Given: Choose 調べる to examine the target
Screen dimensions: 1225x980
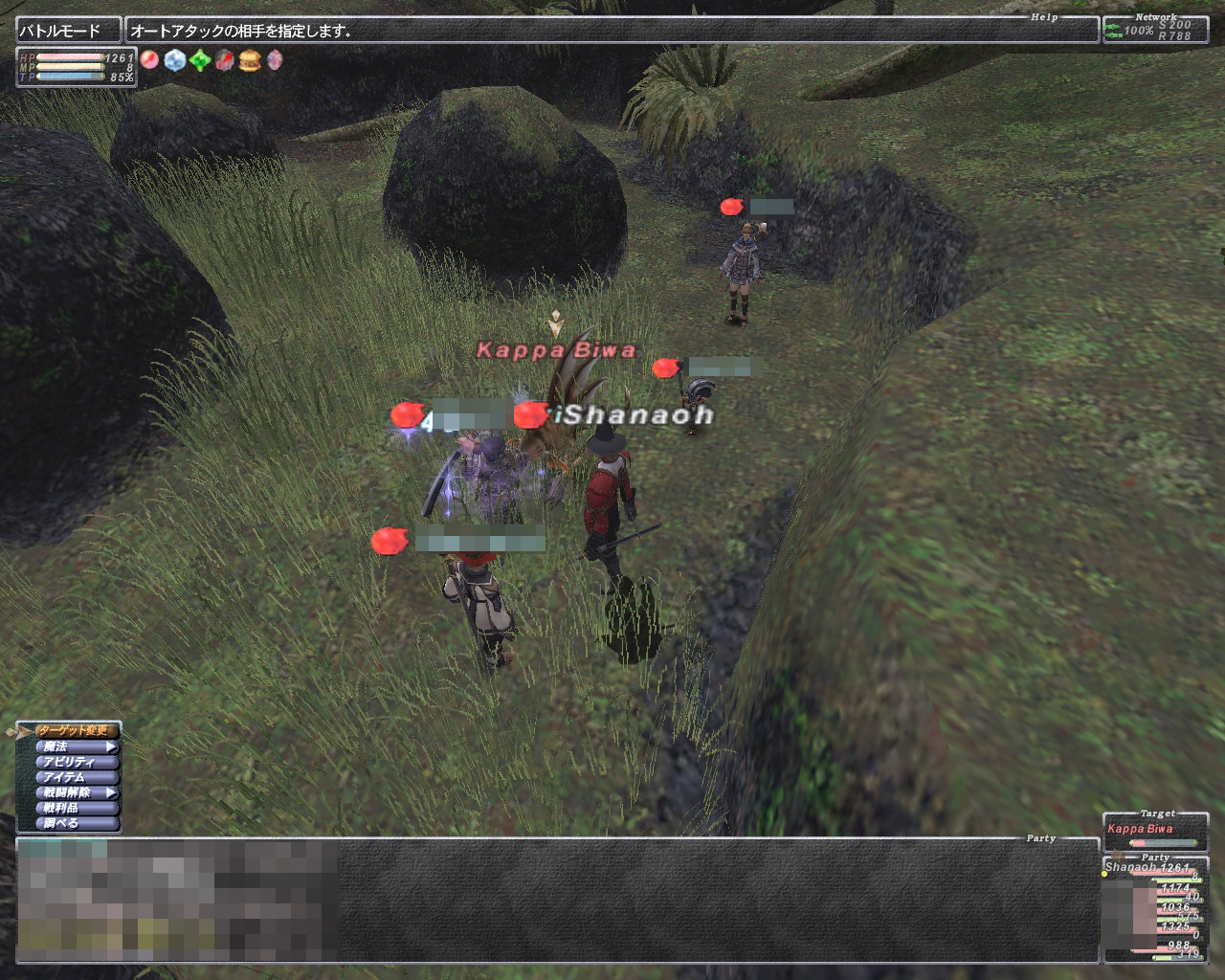Looking at the screenshot, I should pyautogui.click(x=75, y=823).
